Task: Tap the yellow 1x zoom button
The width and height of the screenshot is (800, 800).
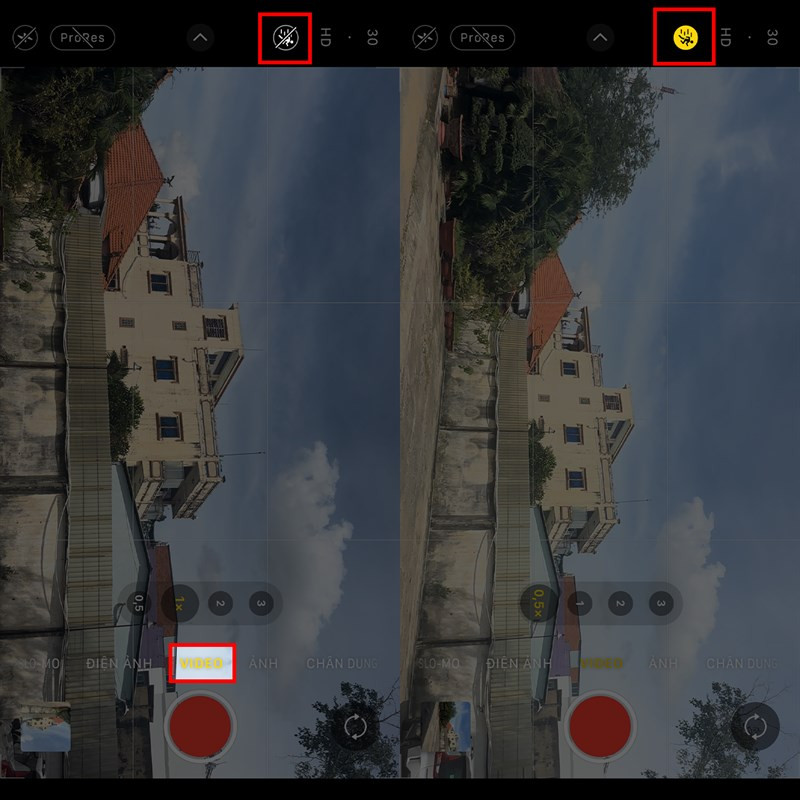Action: coord(179,604)
